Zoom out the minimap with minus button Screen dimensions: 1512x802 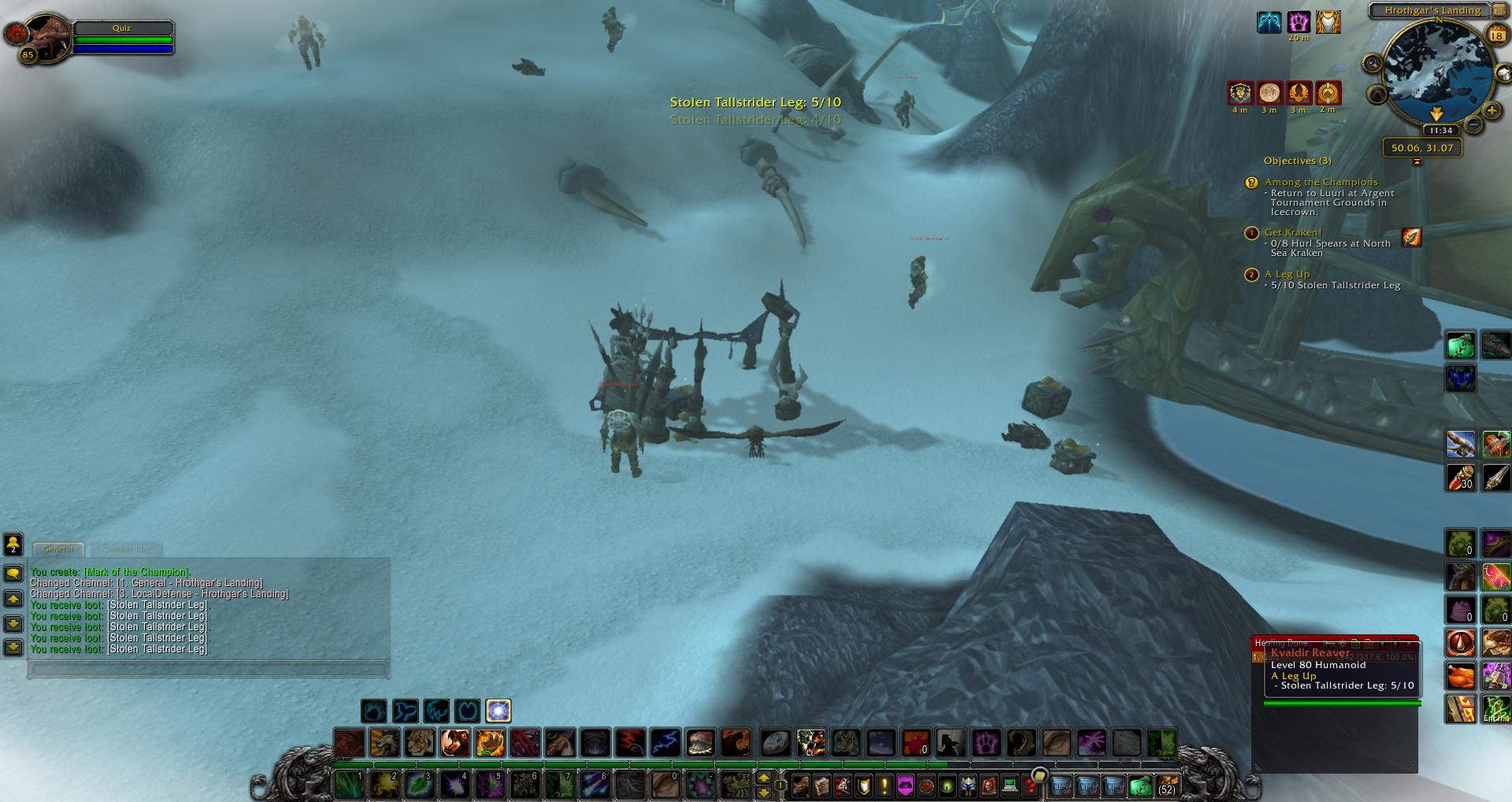pos(1473,124)
